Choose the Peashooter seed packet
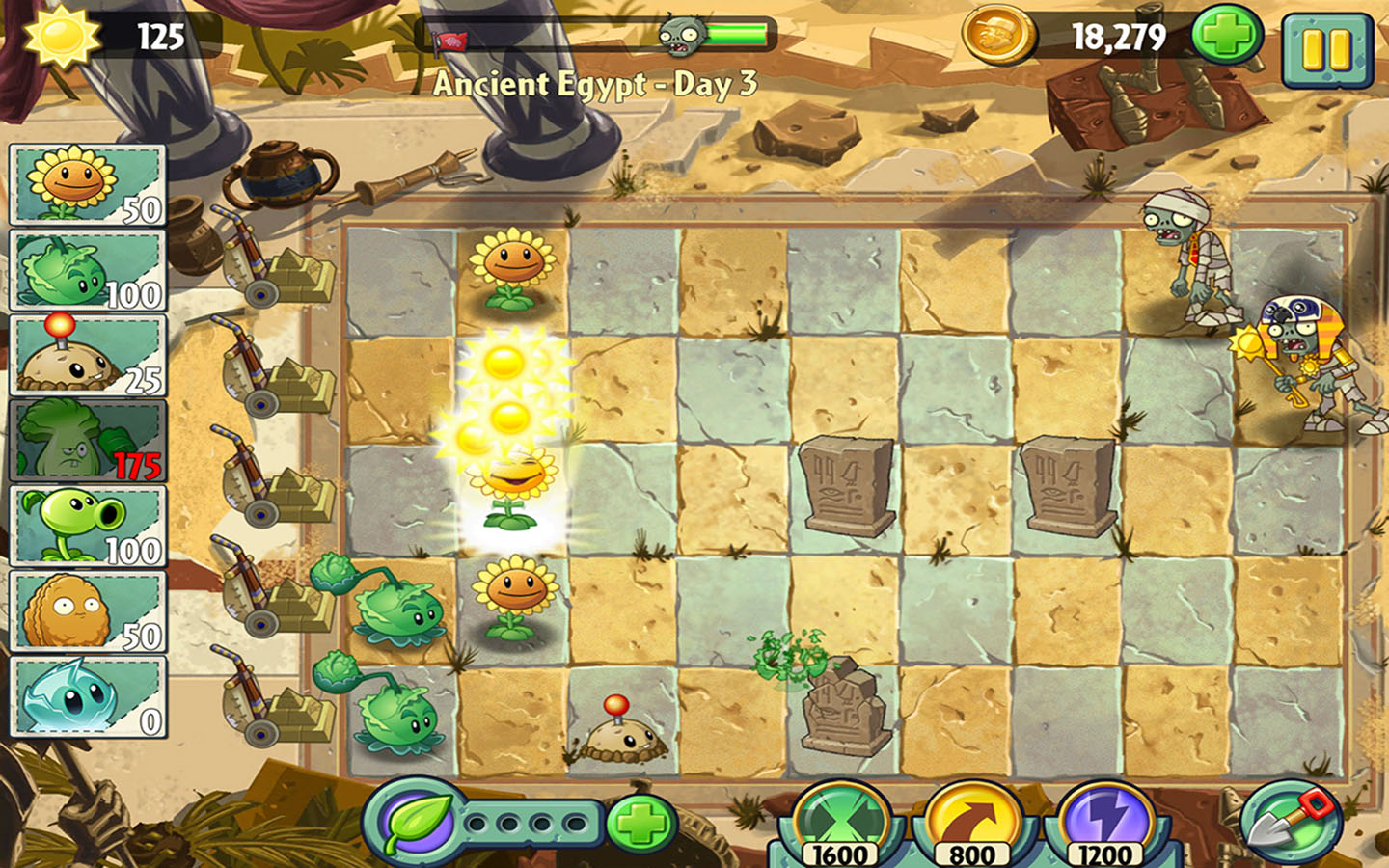The height and width of the screenshot is (868, 1389). [x=87, y=526]
